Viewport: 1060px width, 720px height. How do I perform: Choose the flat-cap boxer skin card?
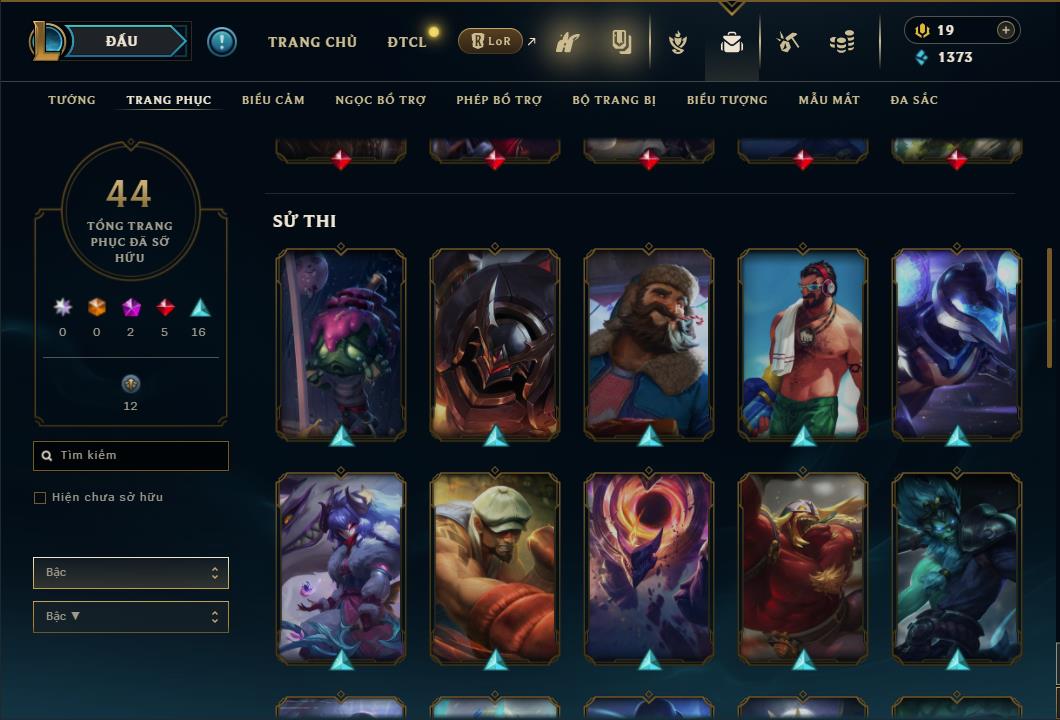(x=495, y=567)
